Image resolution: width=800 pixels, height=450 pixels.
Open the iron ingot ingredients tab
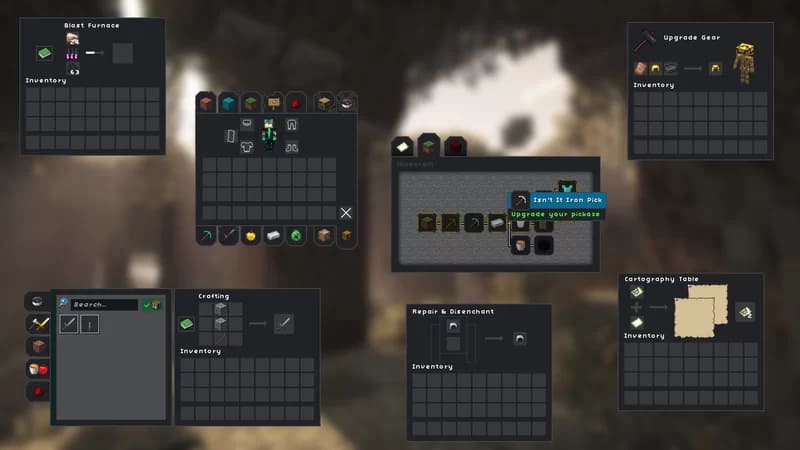[274, 236]
